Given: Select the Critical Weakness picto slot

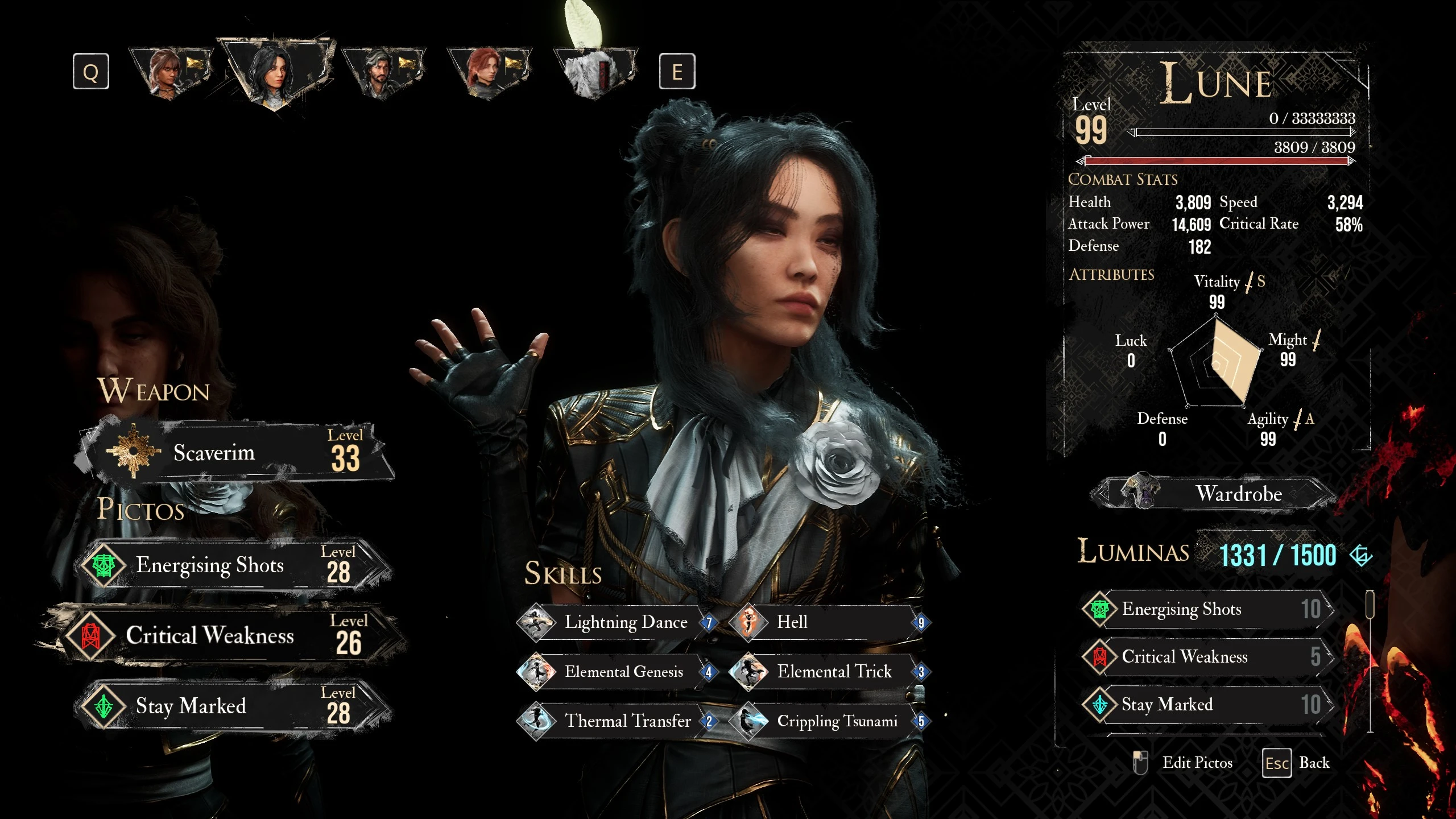Looking at the screenshot, I should [227, 635].
